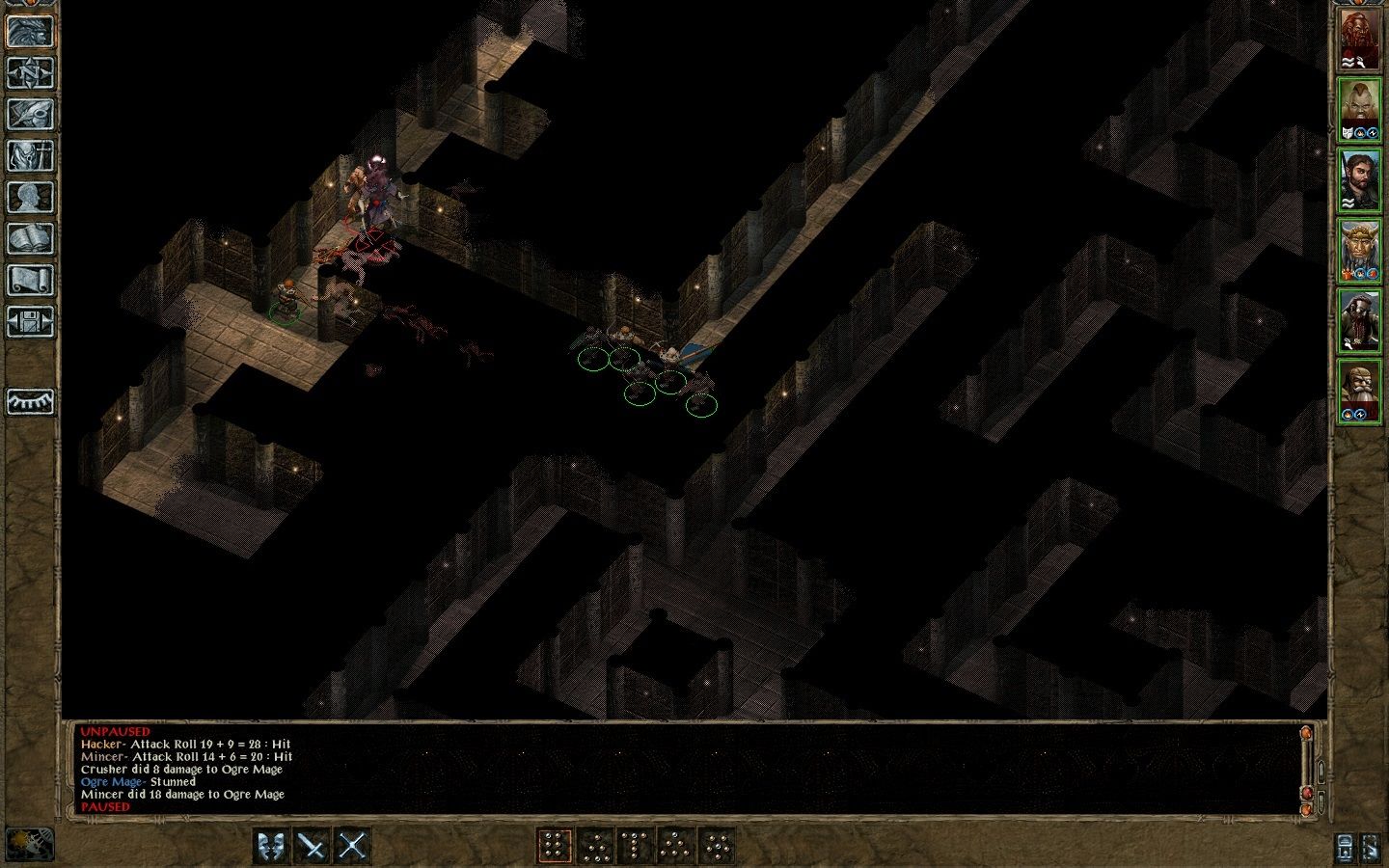Select the horned-helmet dwarf portrait
Screen dimensions: 1389x868
[1360, 251]
